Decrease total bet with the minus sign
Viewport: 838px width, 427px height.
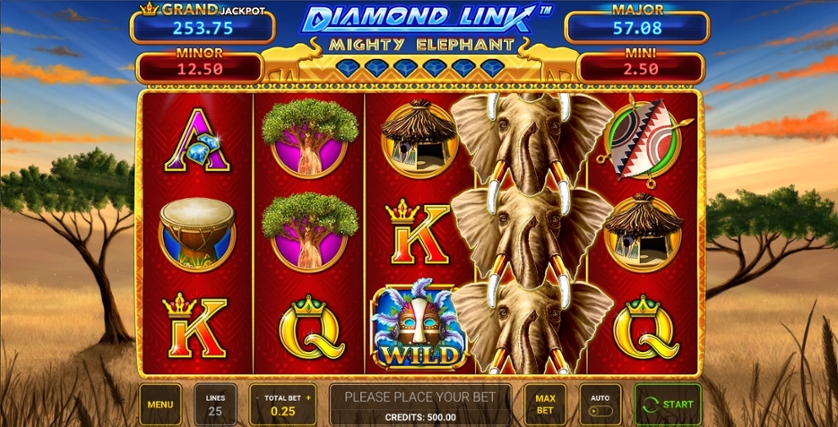point(257,398)
